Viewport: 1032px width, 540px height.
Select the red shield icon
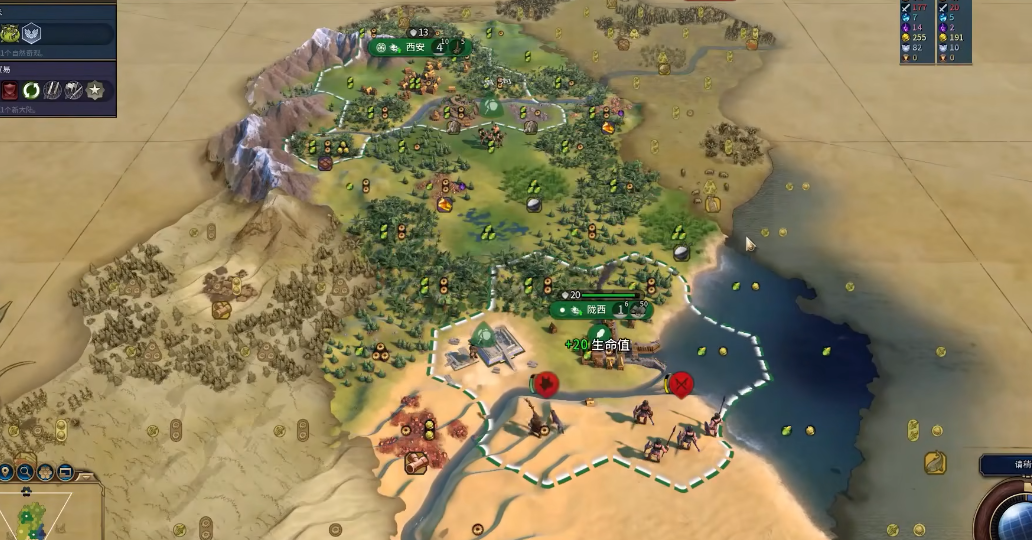(x=9, y=91)
